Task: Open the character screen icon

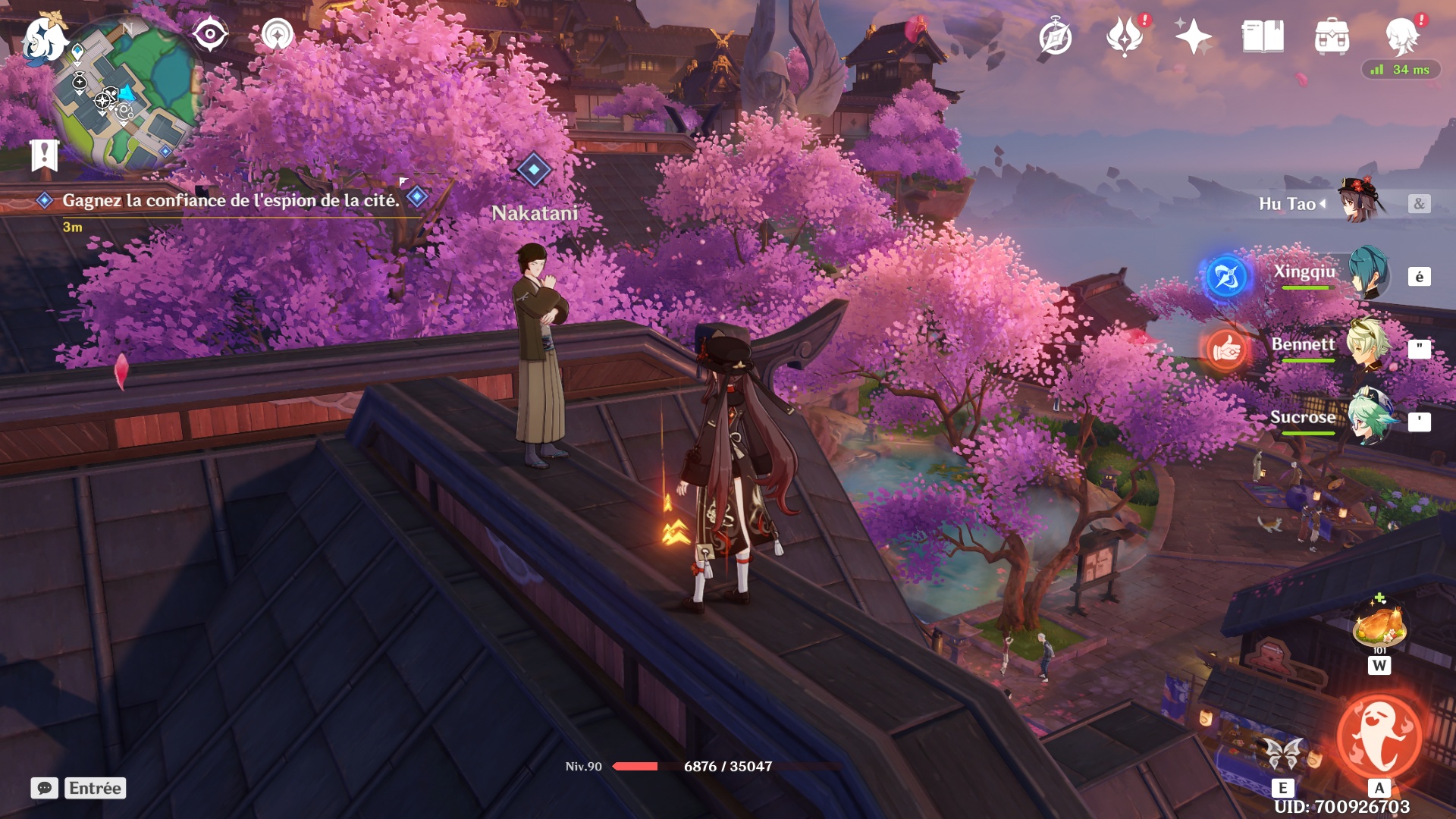Action: pyautogui.click(x=1402, y=36)
